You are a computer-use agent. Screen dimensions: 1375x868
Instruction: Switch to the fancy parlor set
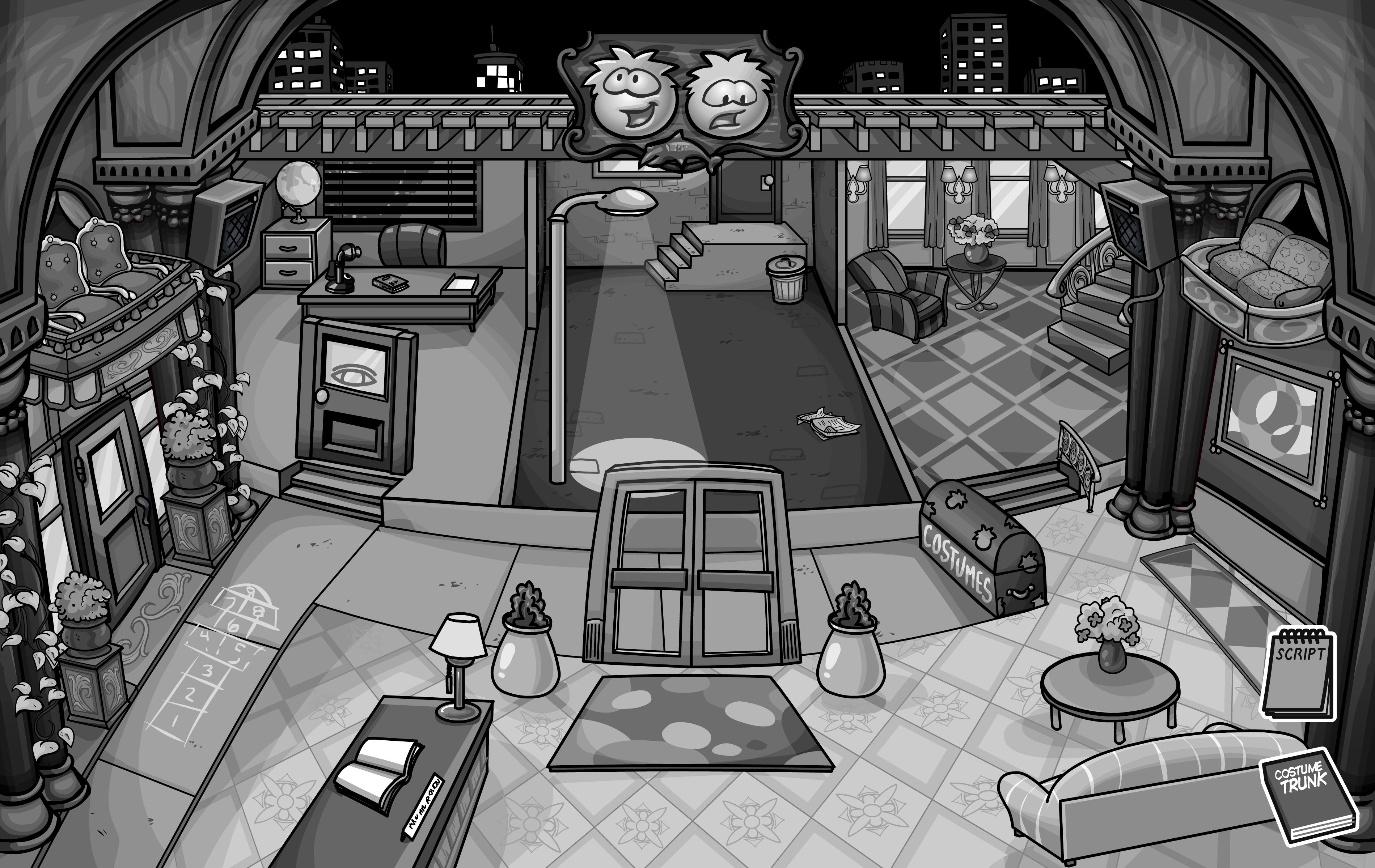(971, 285)
